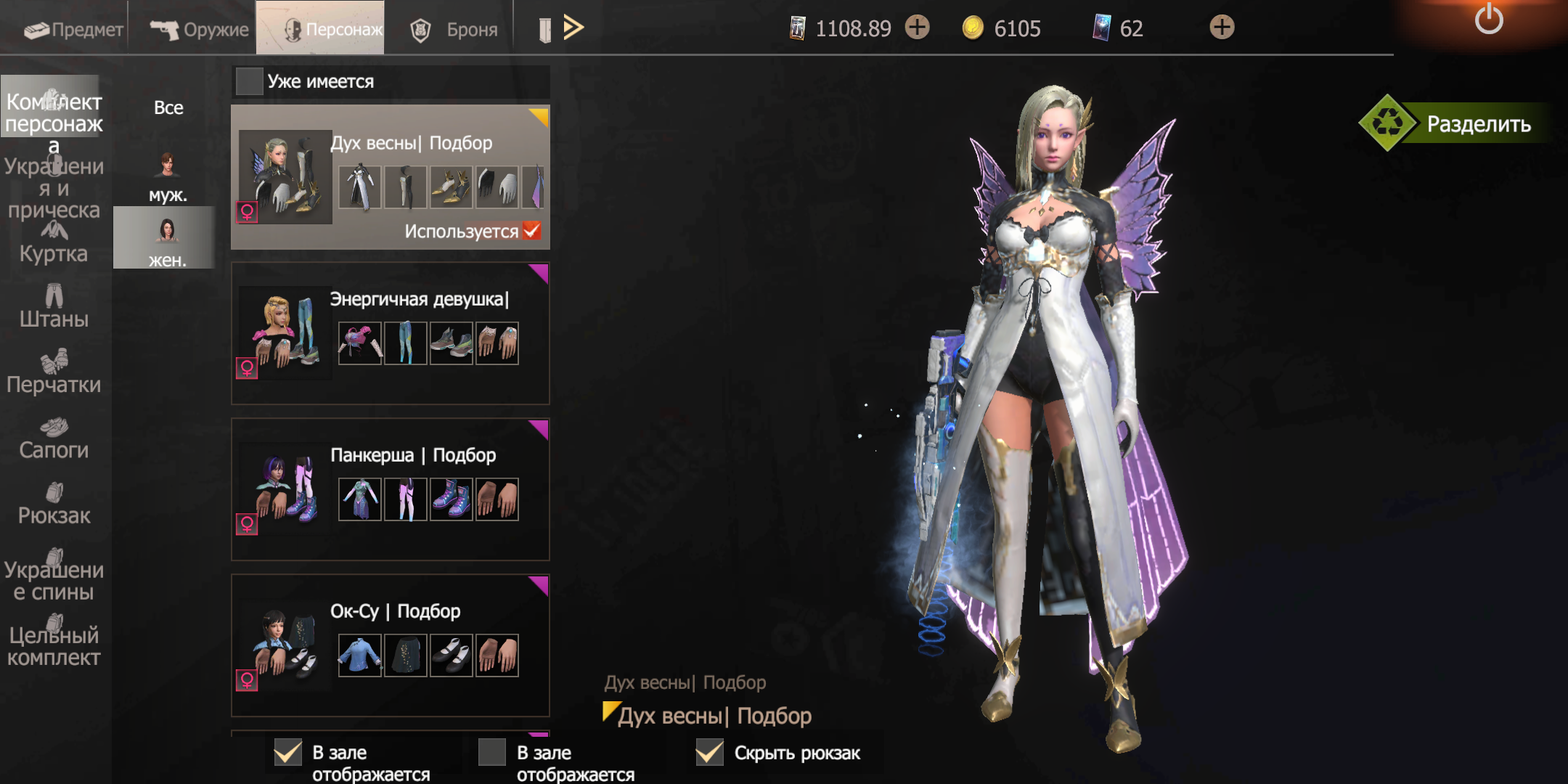The width and height of the screenshot is (1568, 784).
Task: Click the power icon button
Action: click(x=1488, y=20)
